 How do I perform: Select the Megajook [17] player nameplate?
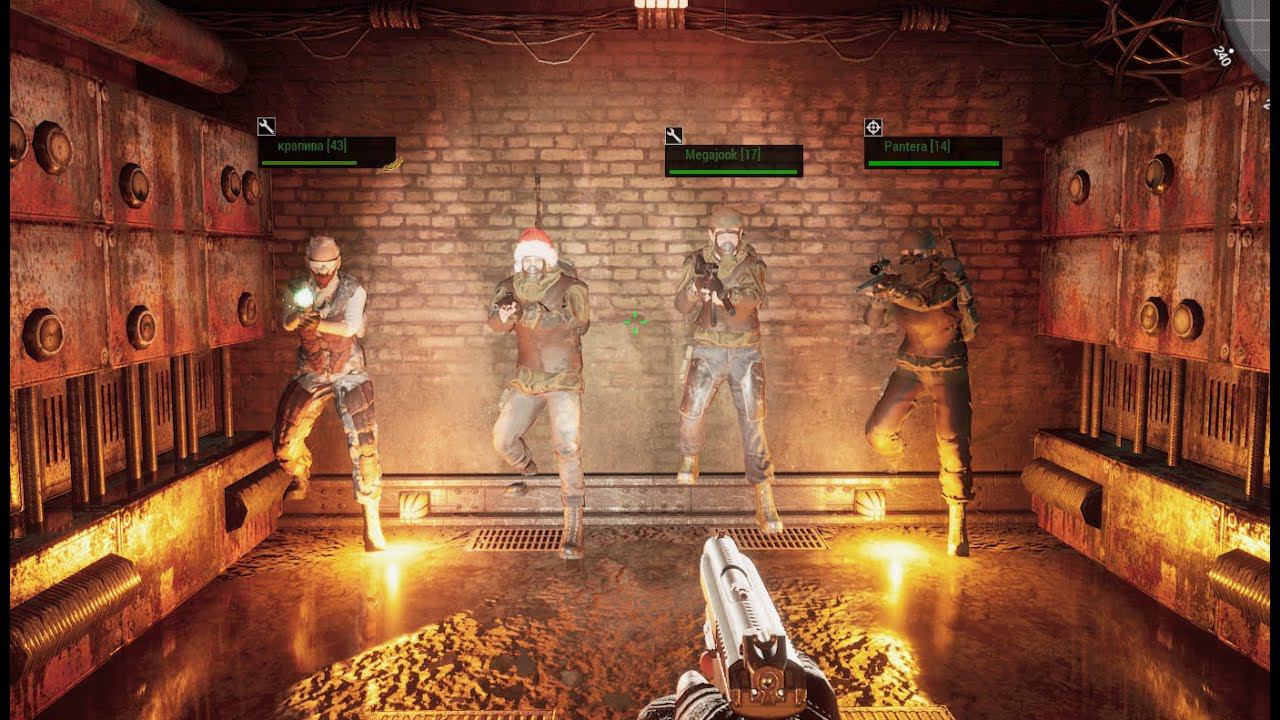tap(733, 160)
